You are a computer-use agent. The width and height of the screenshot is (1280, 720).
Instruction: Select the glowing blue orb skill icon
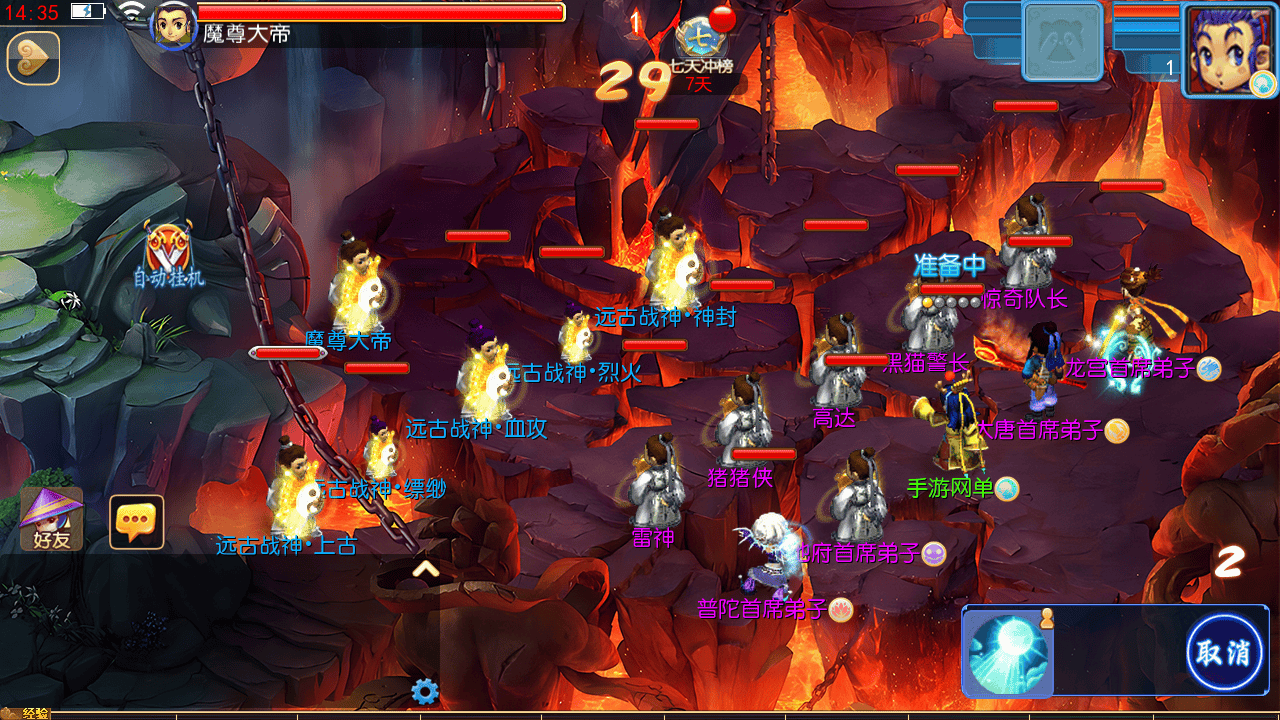click(x=1008, y=652)
